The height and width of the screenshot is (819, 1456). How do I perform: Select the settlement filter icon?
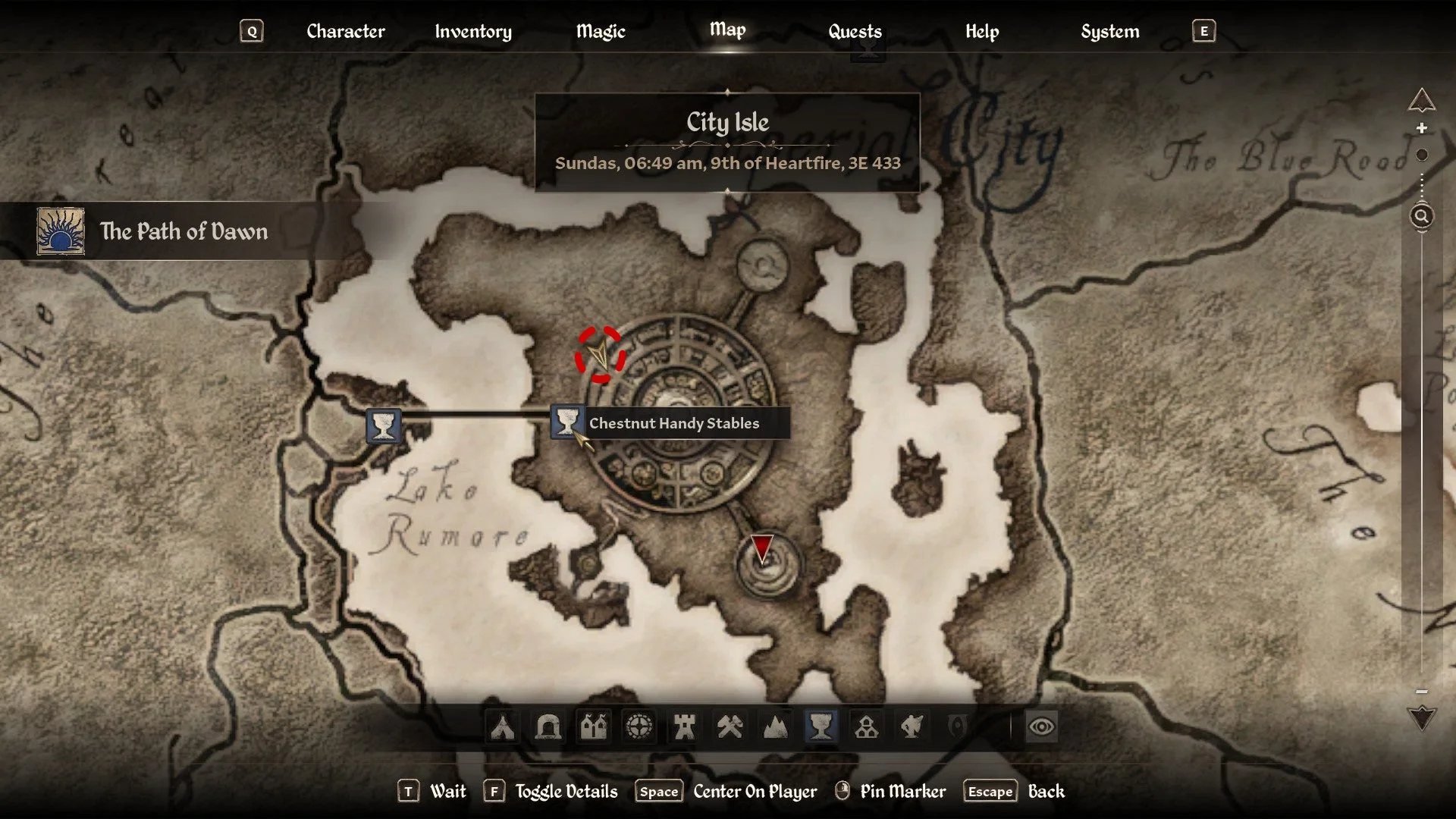pos(595,726)
